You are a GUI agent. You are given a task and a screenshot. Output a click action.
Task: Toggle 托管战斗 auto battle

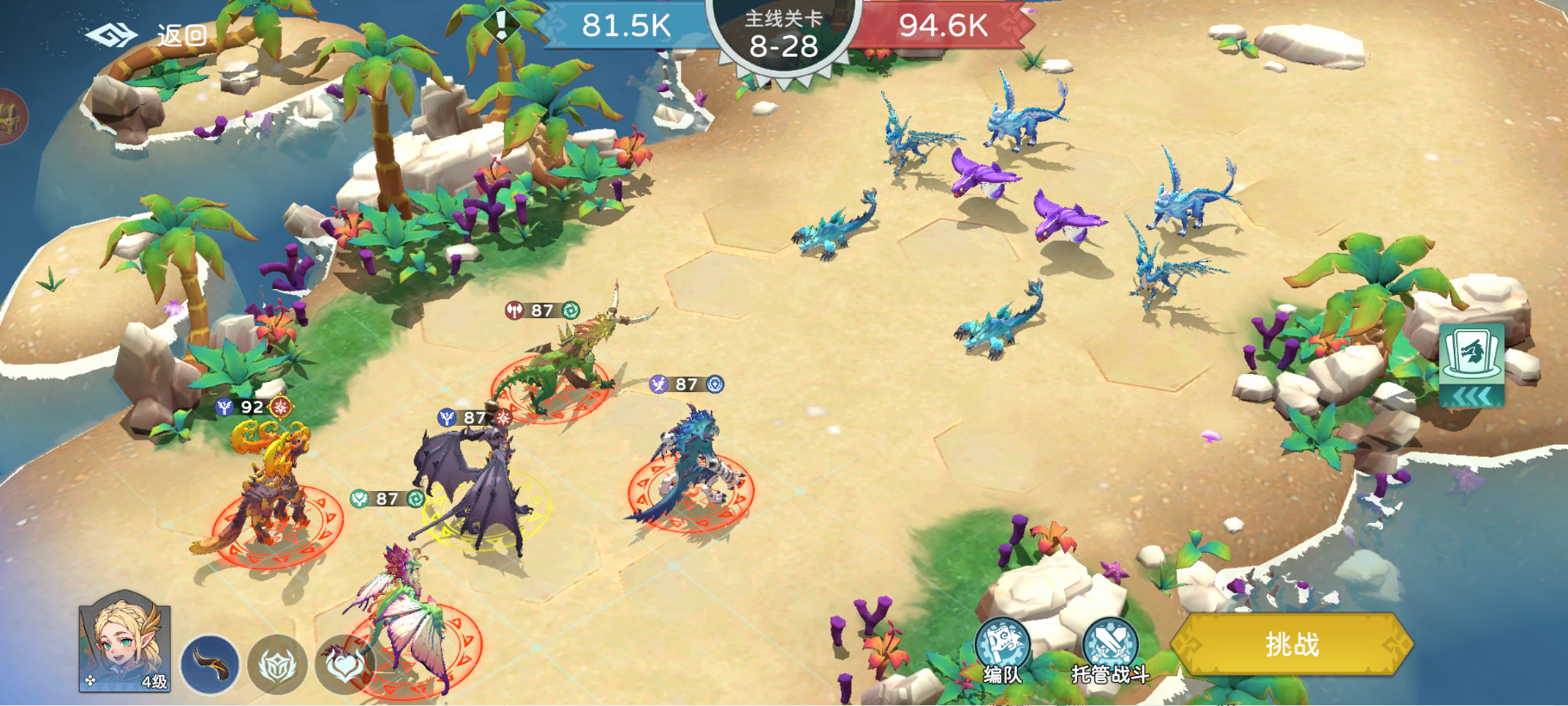[1110, 650]
